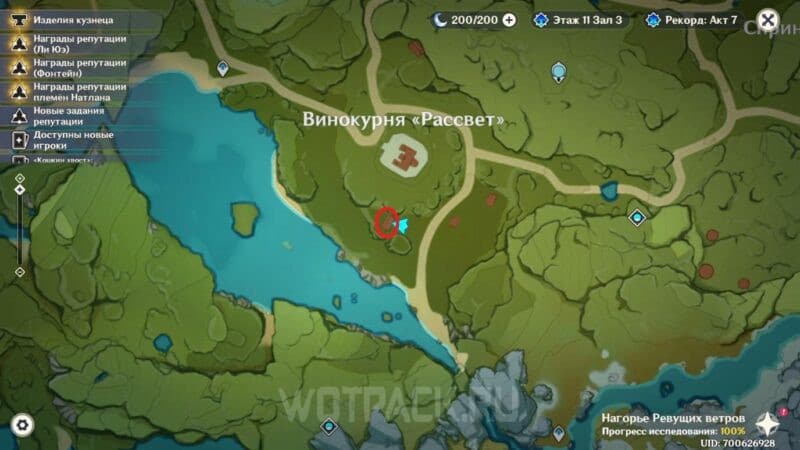Image resolution: width=800 pixels, height=450 pixels.
Task: Select the diamond-framed marker east of the winery
Action: 636,217
